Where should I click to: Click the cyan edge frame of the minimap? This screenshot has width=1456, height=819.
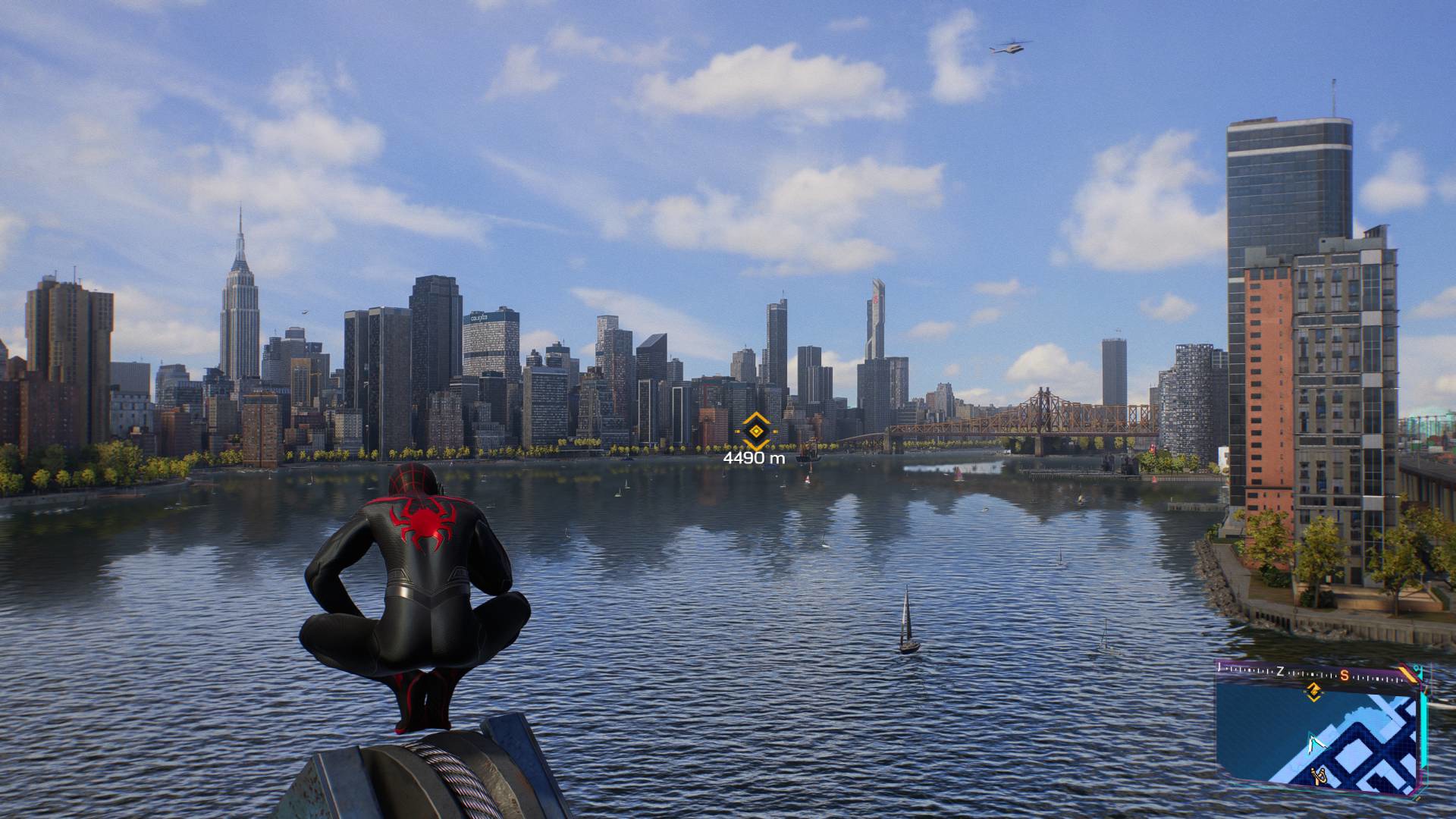pos(1423,722)
